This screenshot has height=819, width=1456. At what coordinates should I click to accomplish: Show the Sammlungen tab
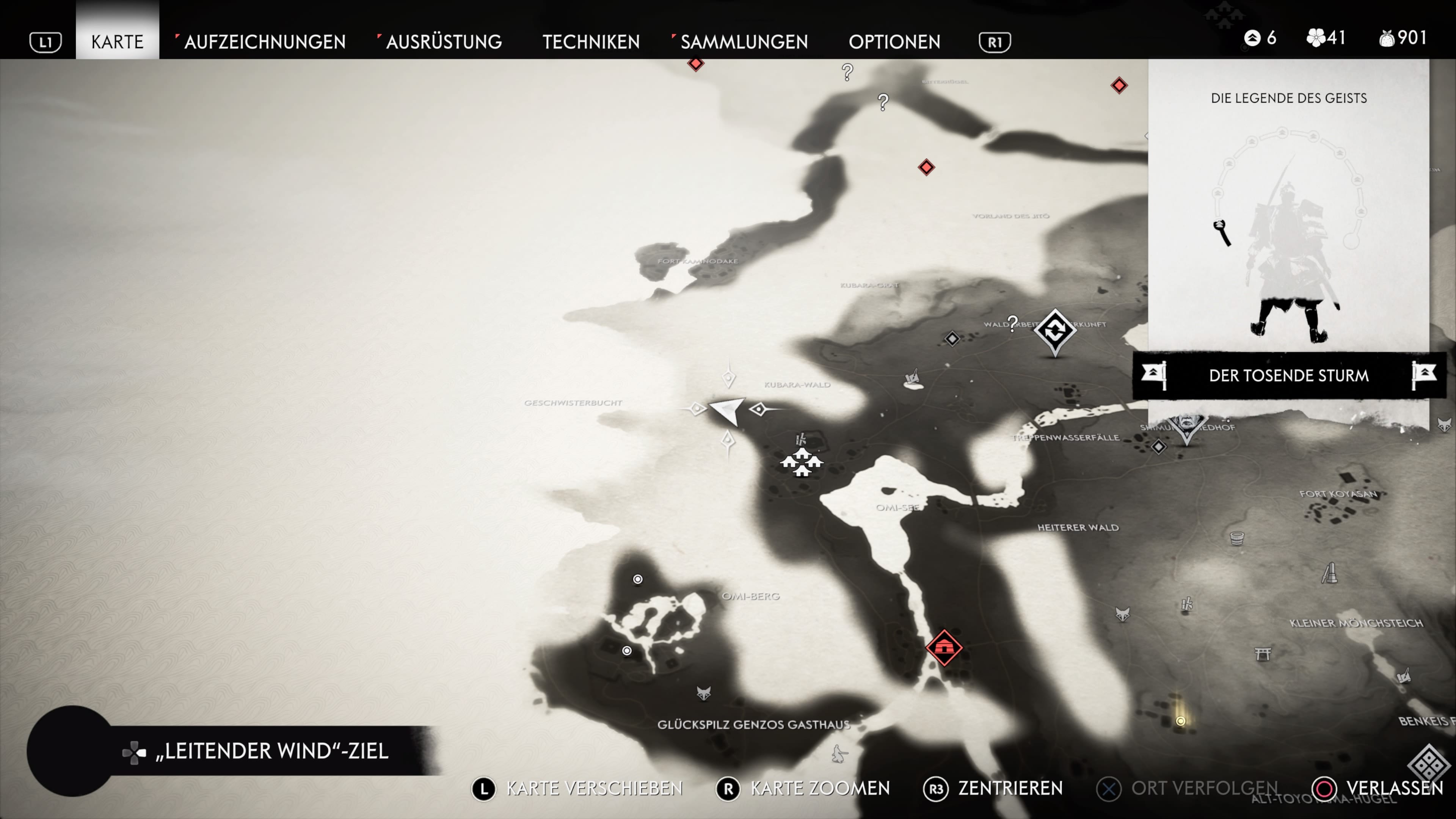click(744, 41)
